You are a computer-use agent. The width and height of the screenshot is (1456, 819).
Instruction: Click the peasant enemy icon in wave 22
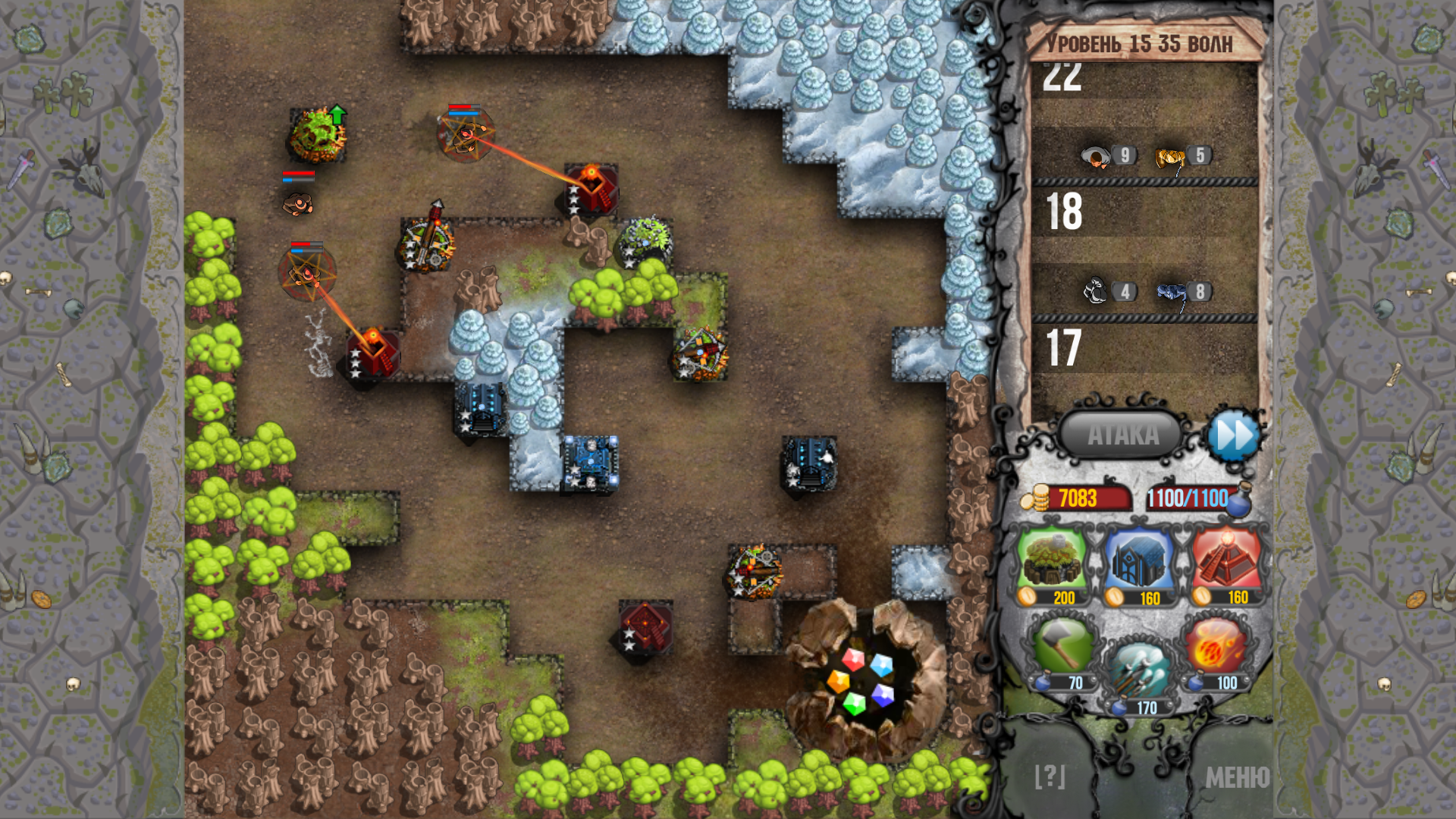[x=1094, y=155]
